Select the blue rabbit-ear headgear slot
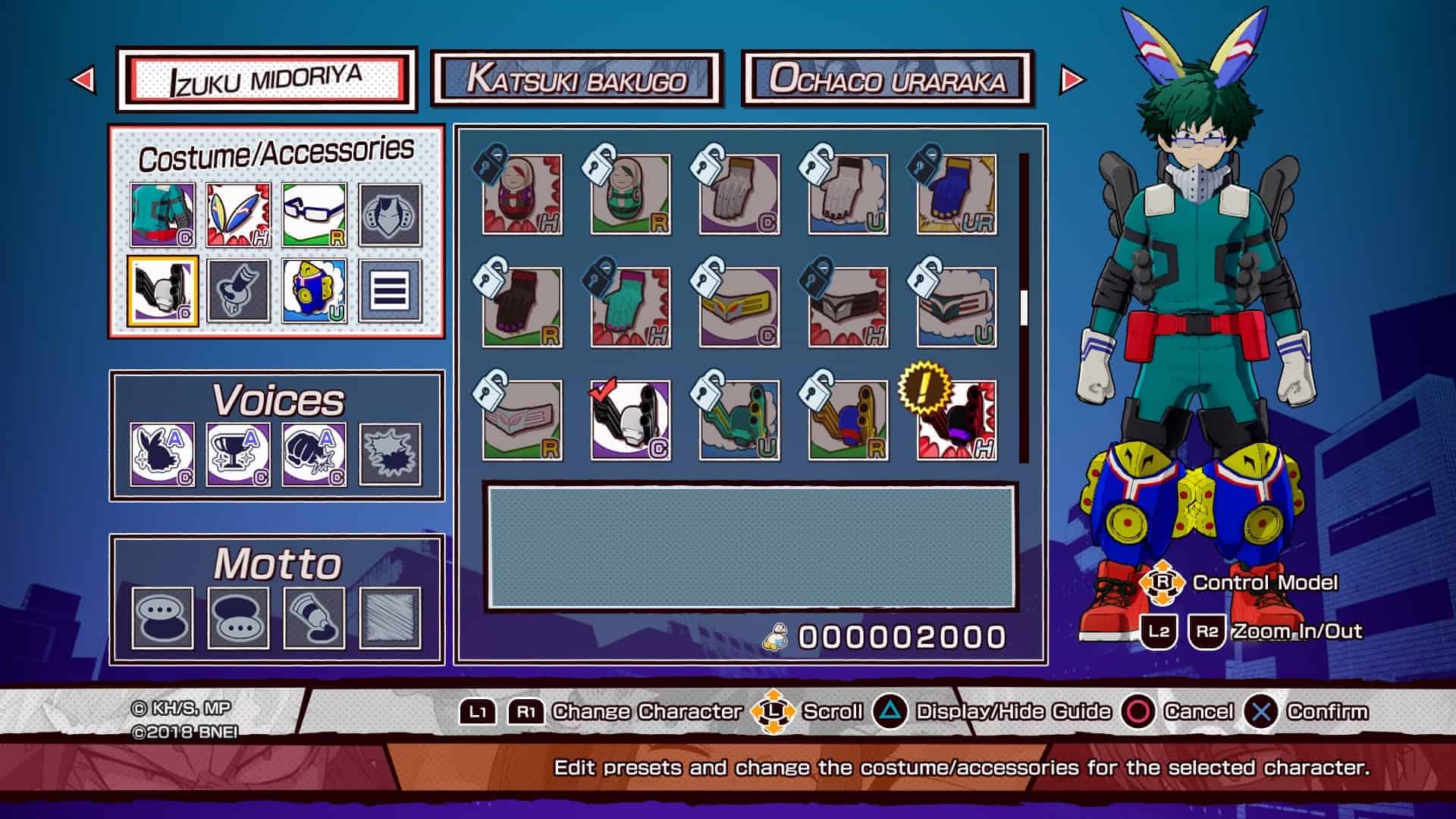Screen dimensions: 1456x819 [x=238, y=215]
